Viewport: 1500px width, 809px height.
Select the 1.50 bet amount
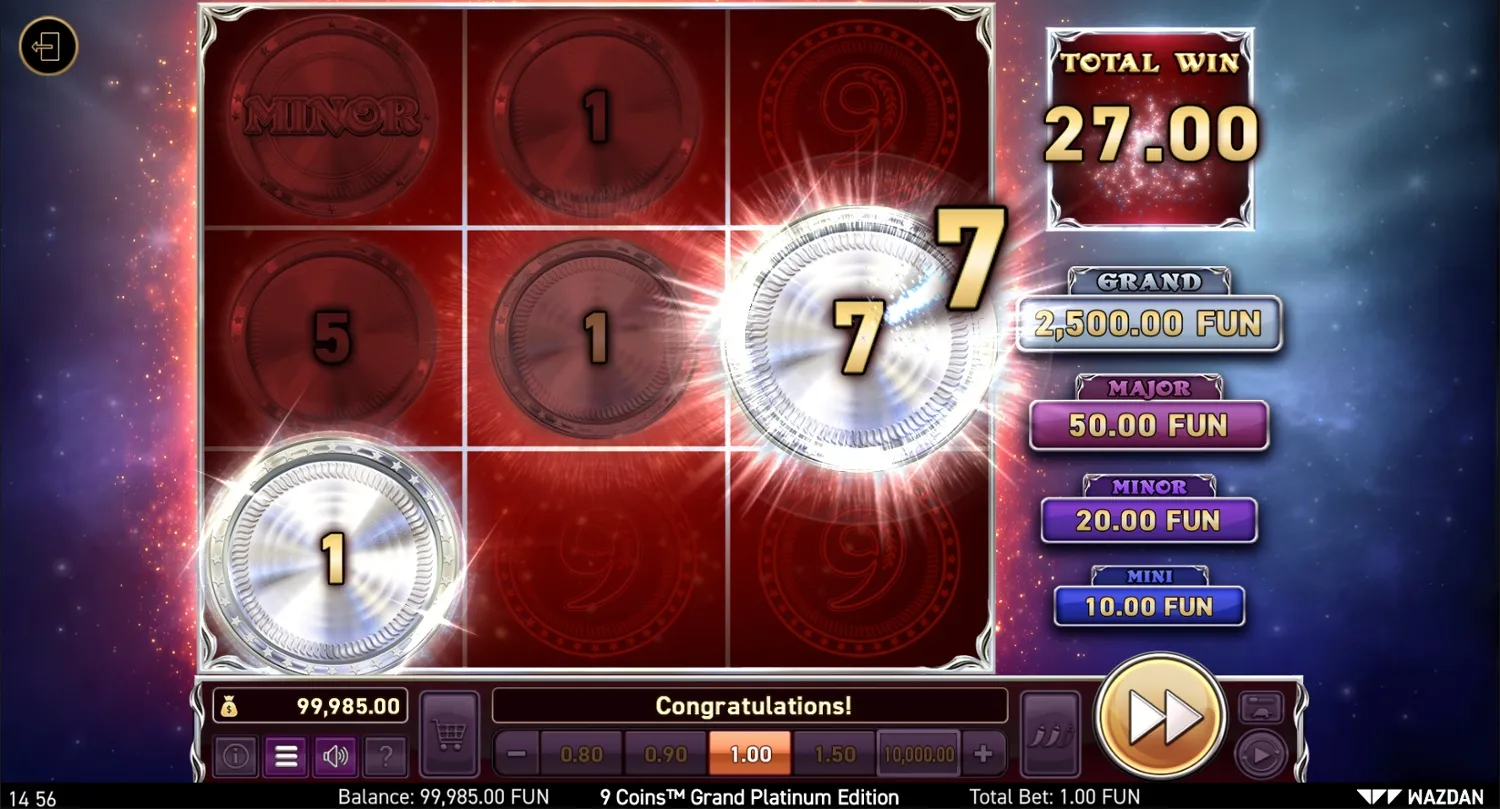pyautogui.click(x=834, y=754)
